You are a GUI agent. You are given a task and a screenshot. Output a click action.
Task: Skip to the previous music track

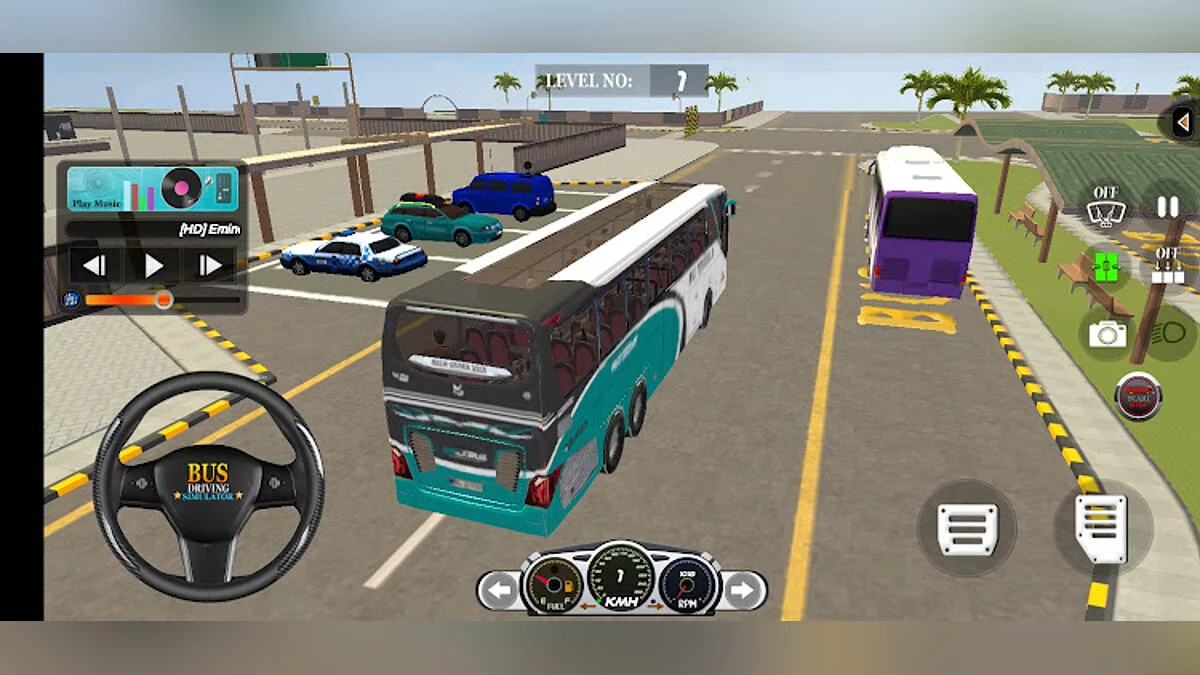click(94, 265)
